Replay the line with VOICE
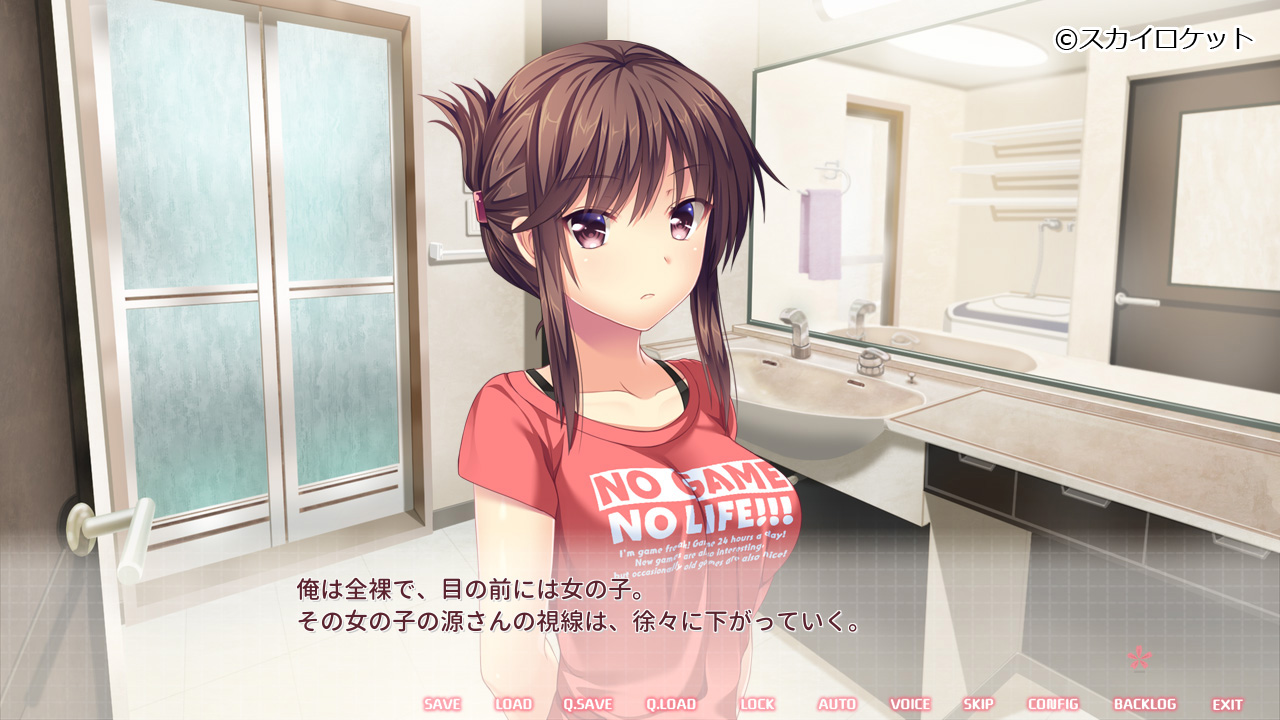 pos(910,704)
